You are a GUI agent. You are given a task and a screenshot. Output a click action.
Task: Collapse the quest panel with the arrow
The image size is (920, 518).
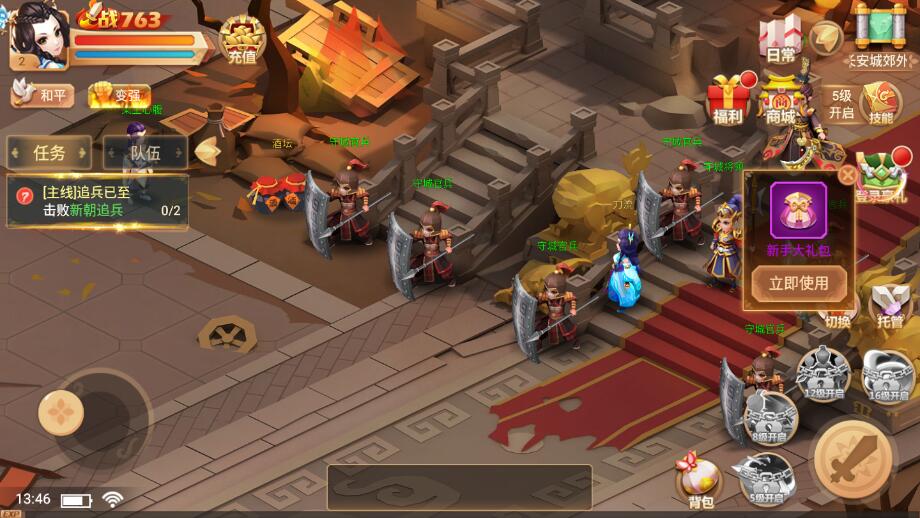207,152
